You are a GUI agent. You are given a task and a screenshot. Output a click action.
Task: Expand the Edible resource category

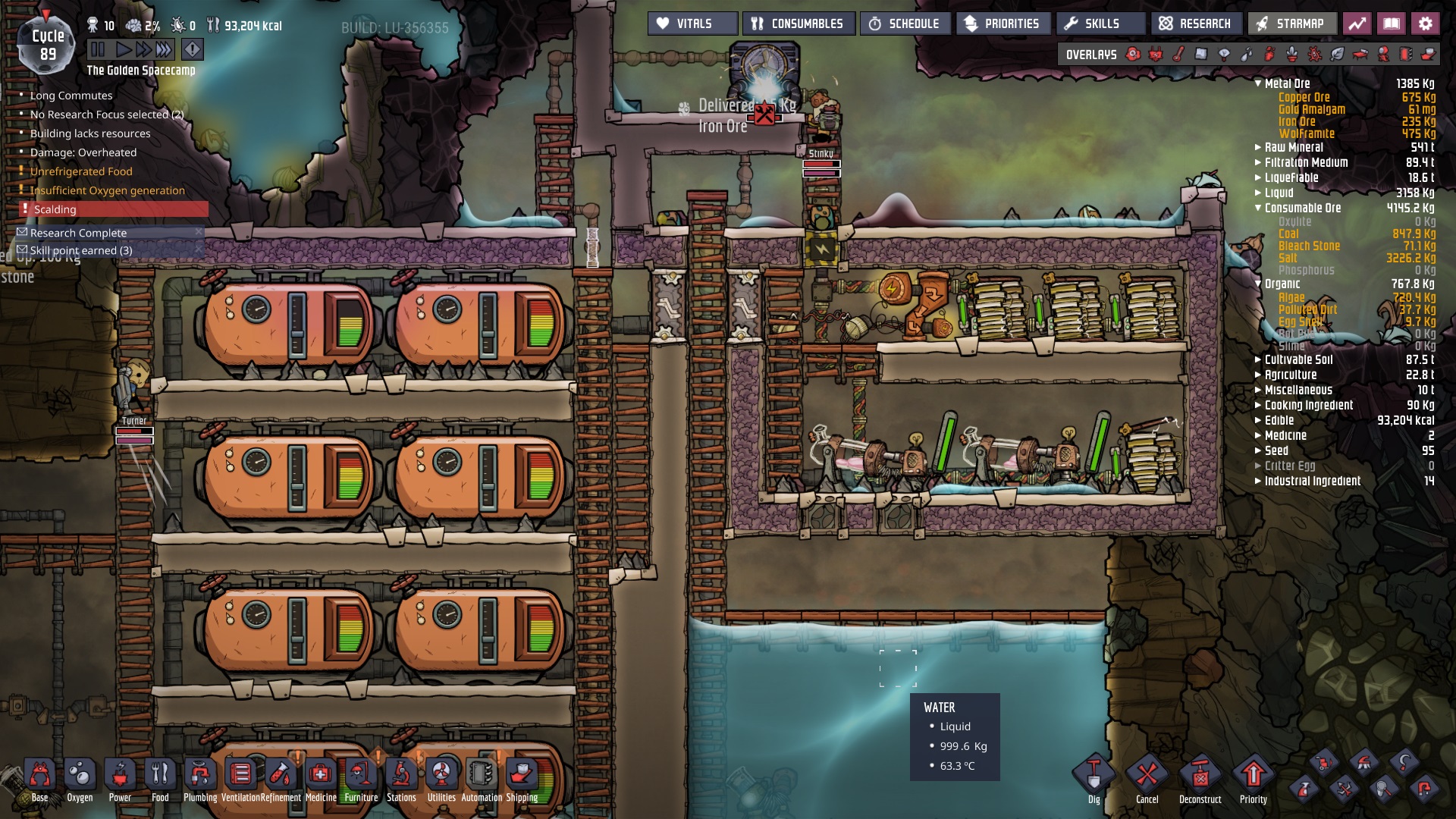coord(1258,420)
